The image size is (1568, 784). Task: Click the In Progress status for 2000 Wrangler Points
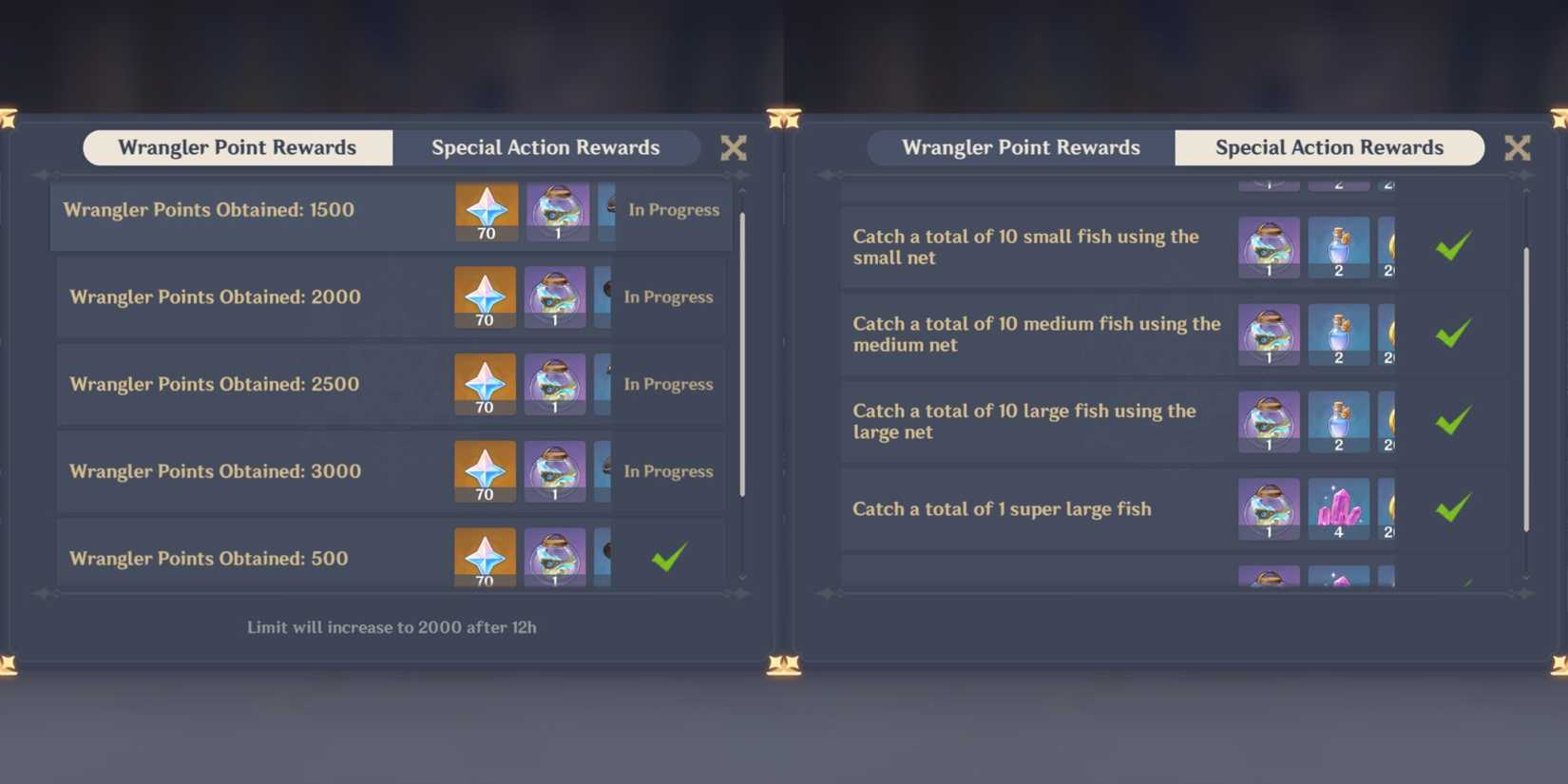pos(668,296)
